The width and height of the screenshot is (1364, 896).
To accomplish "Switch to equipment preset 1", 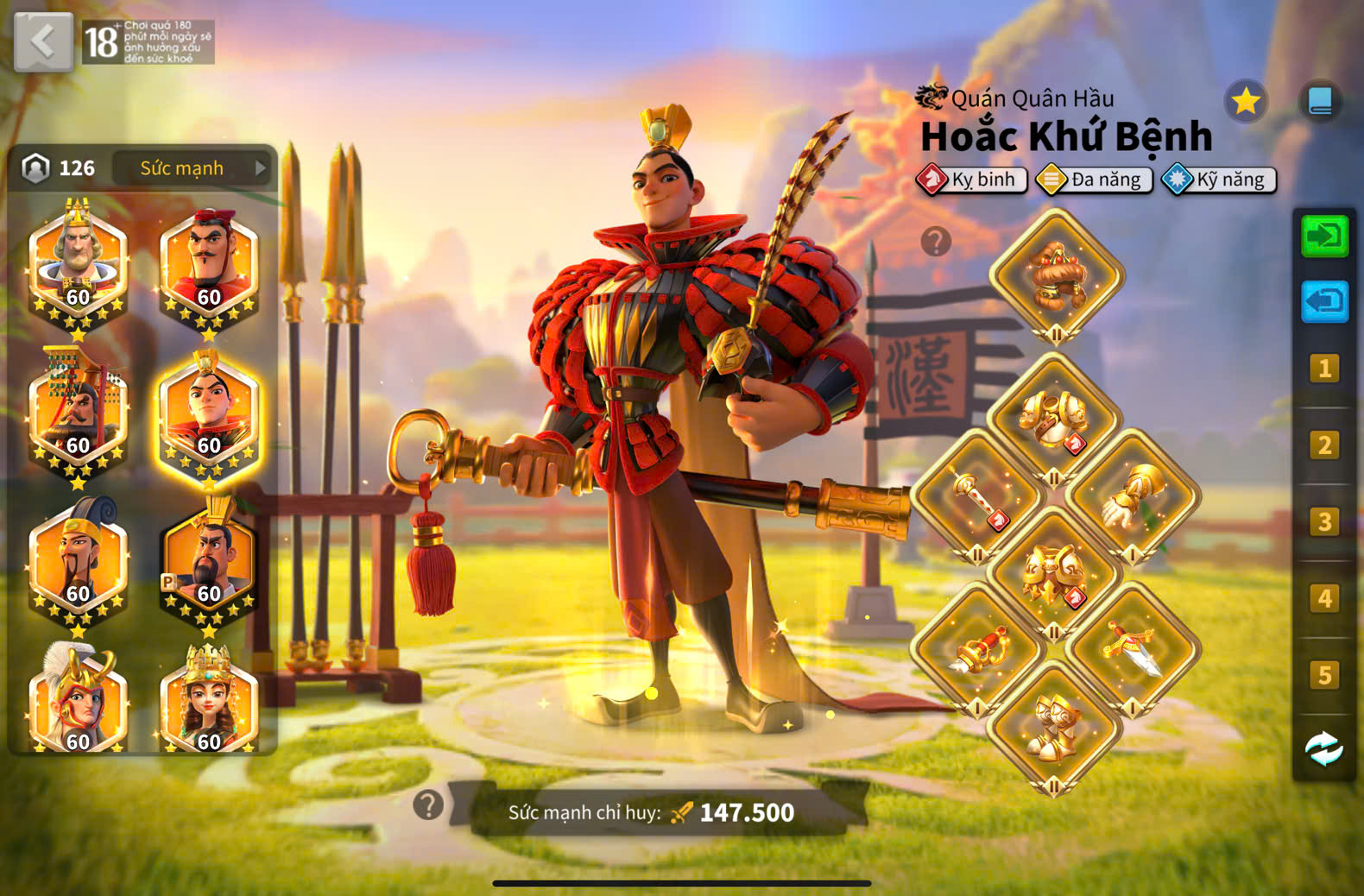I will coord(1324,369).
